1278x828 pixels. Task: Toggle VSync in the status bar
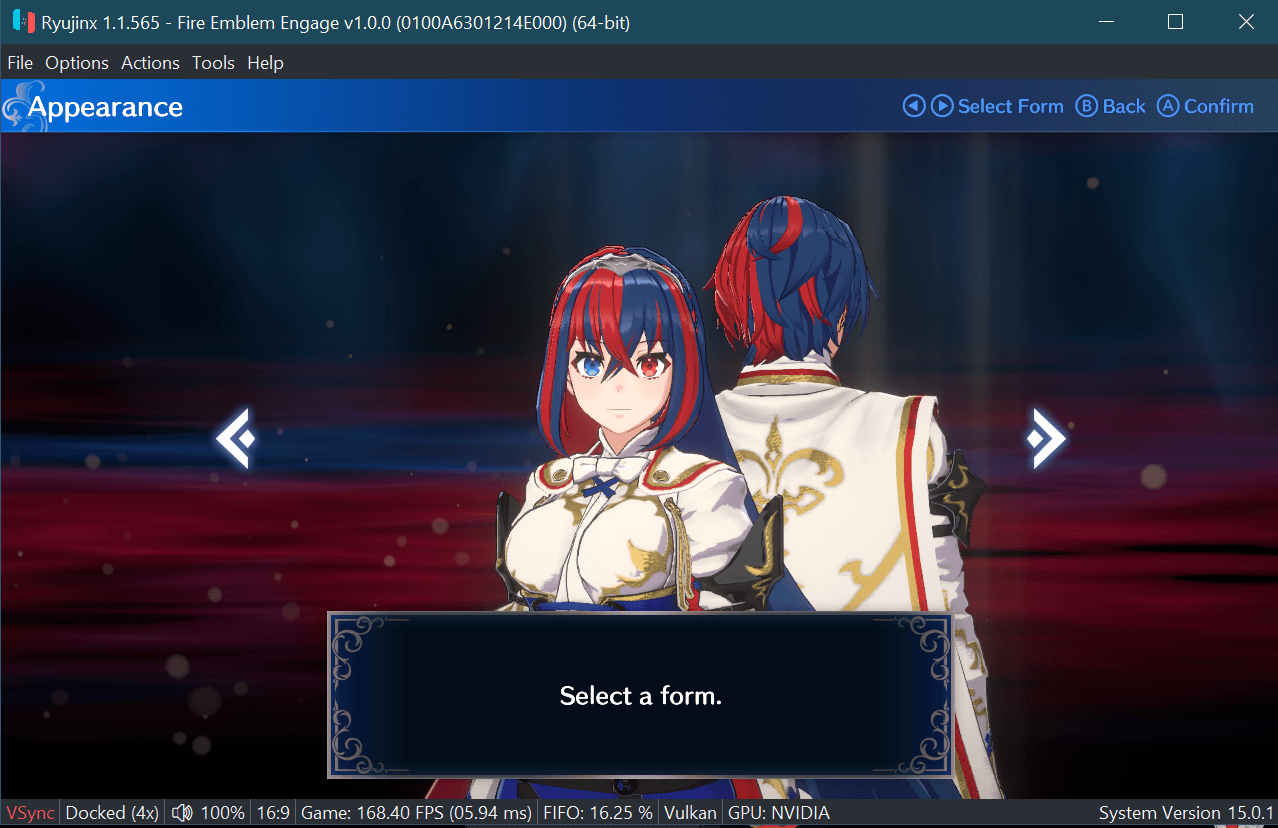click(30, 813)
